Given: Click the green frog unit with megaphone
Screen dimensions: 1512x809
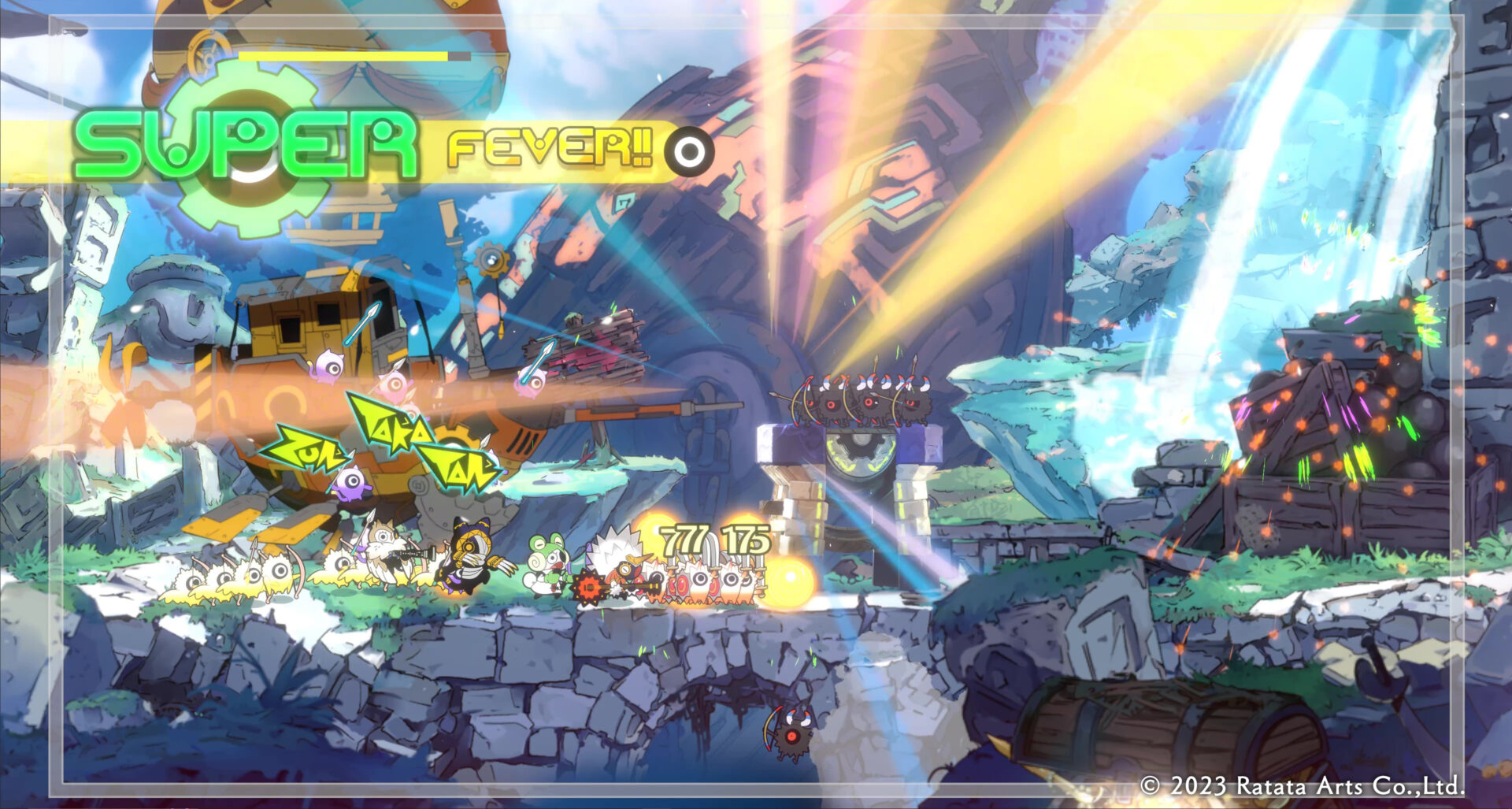Looking at the screenshot, I should pyautogui.click(x=547, y=567).
